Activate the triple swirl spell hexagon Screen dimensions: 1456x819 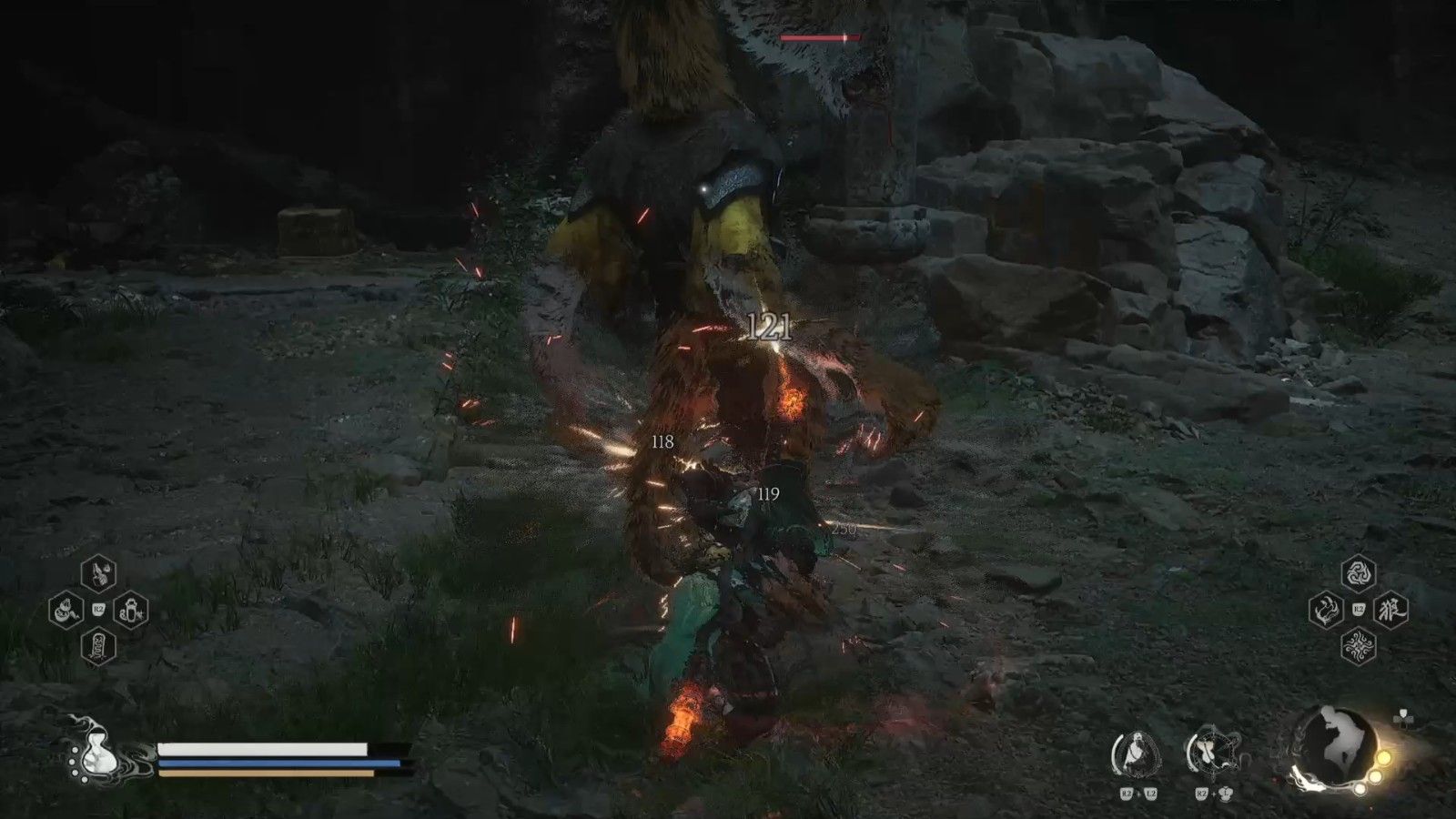[1358, 573]
